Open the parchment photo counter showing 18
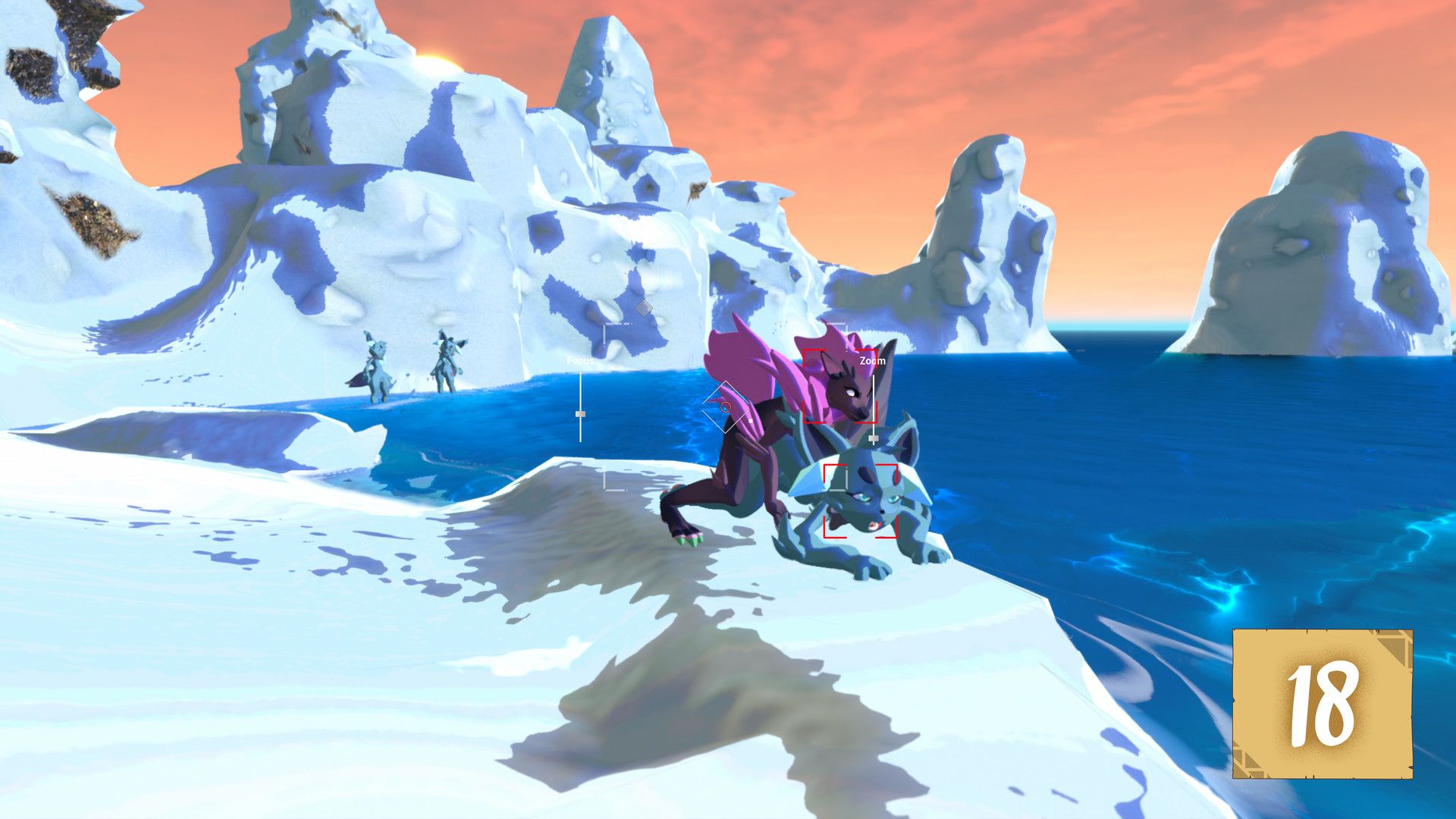Image resolution: width=1456 pixels, height=819 pixels. [x=1322, y=703]
